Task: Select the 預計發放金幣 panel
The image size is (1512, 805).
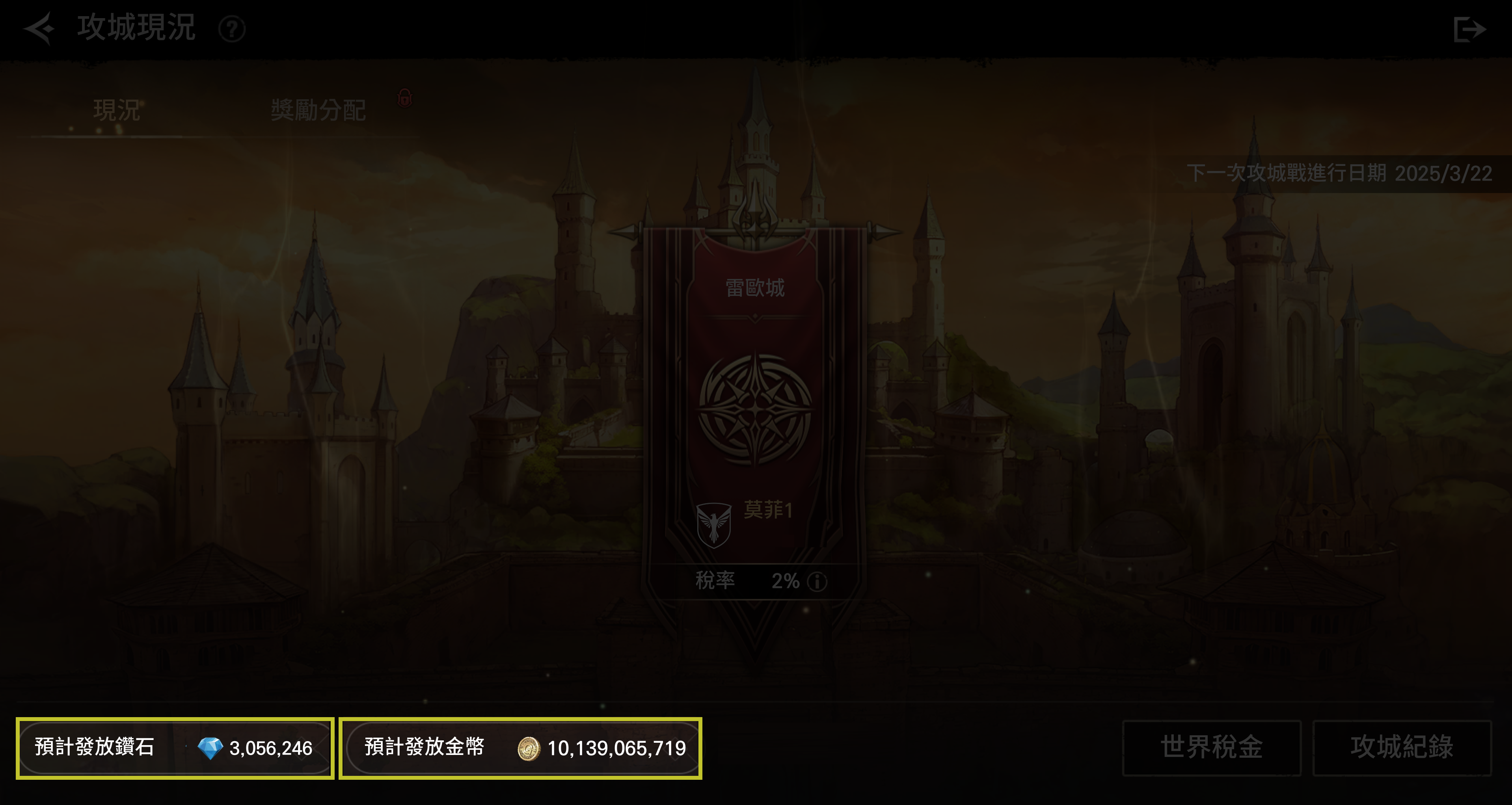Action: pyautogui.click(x=521, y=748)
